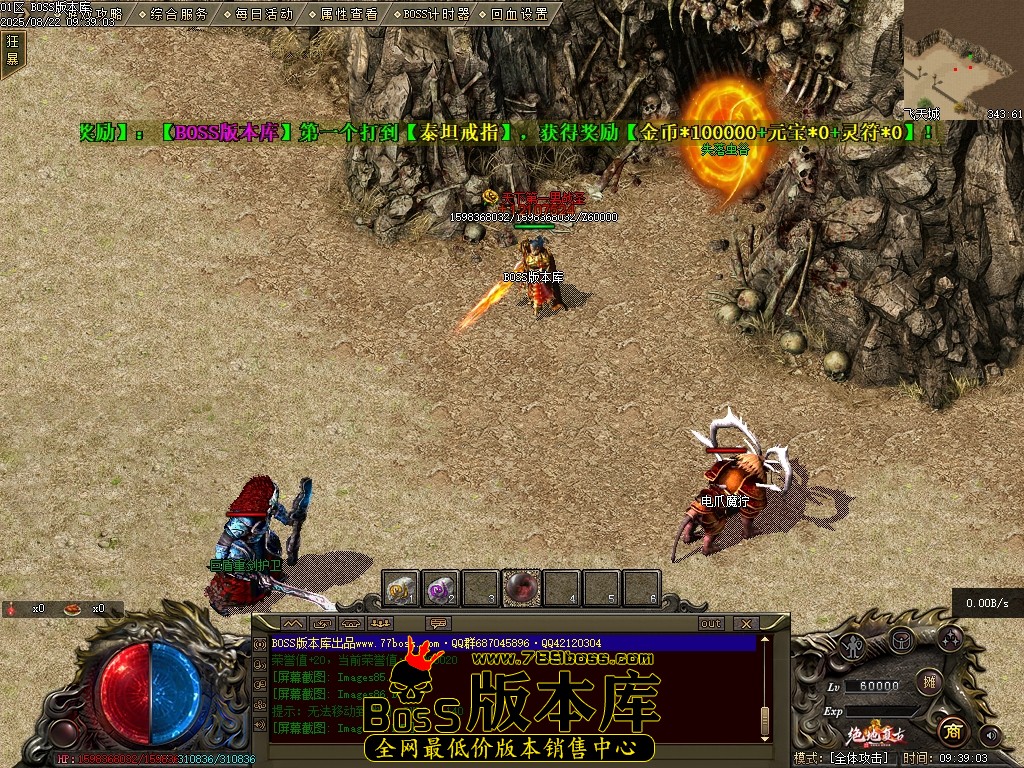
Task: Switch the 全体攻击 attack mode
Action: pos(856,759)
